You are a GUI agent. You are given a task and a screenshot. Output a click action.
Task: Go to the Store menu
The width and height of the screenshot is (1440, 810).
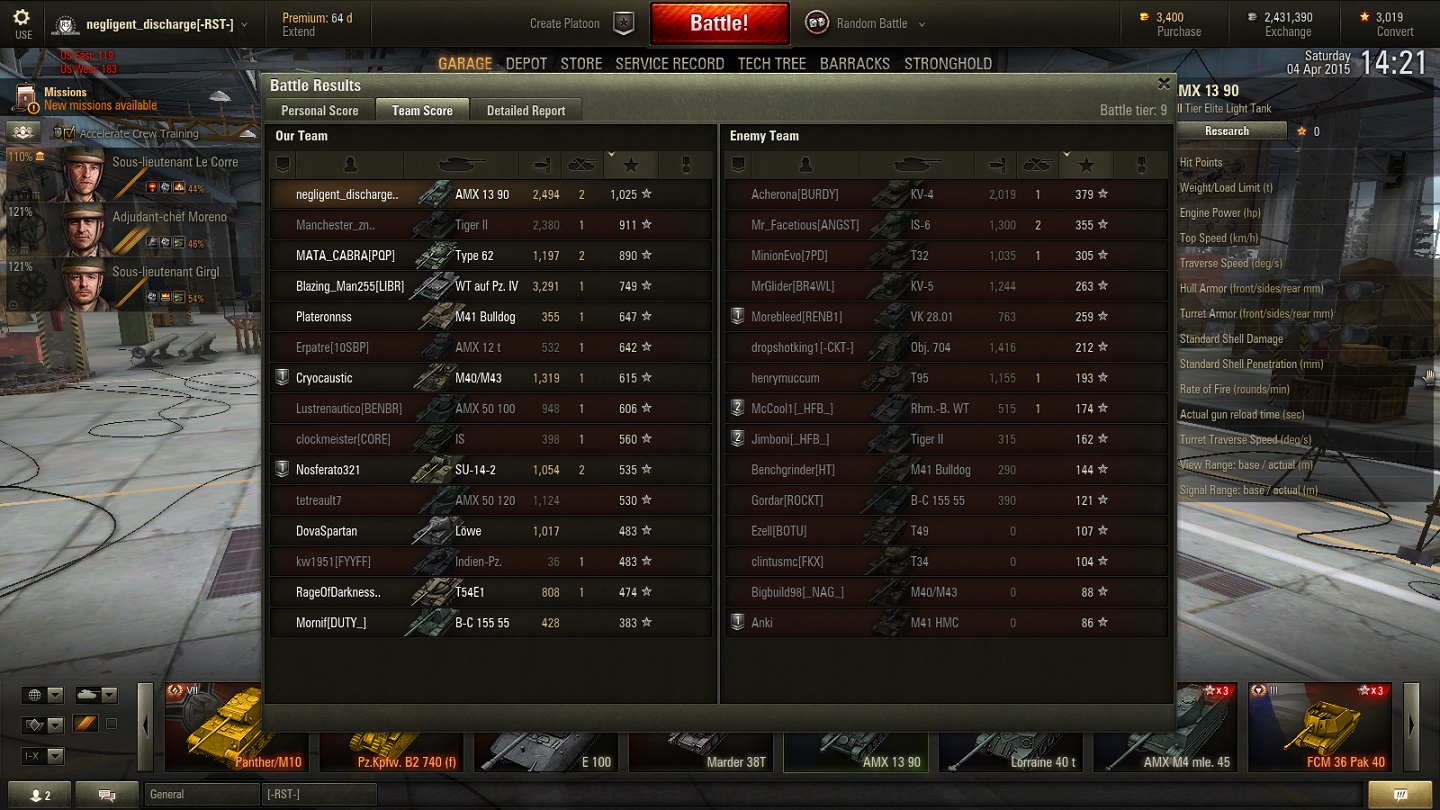tap(581, 63)
